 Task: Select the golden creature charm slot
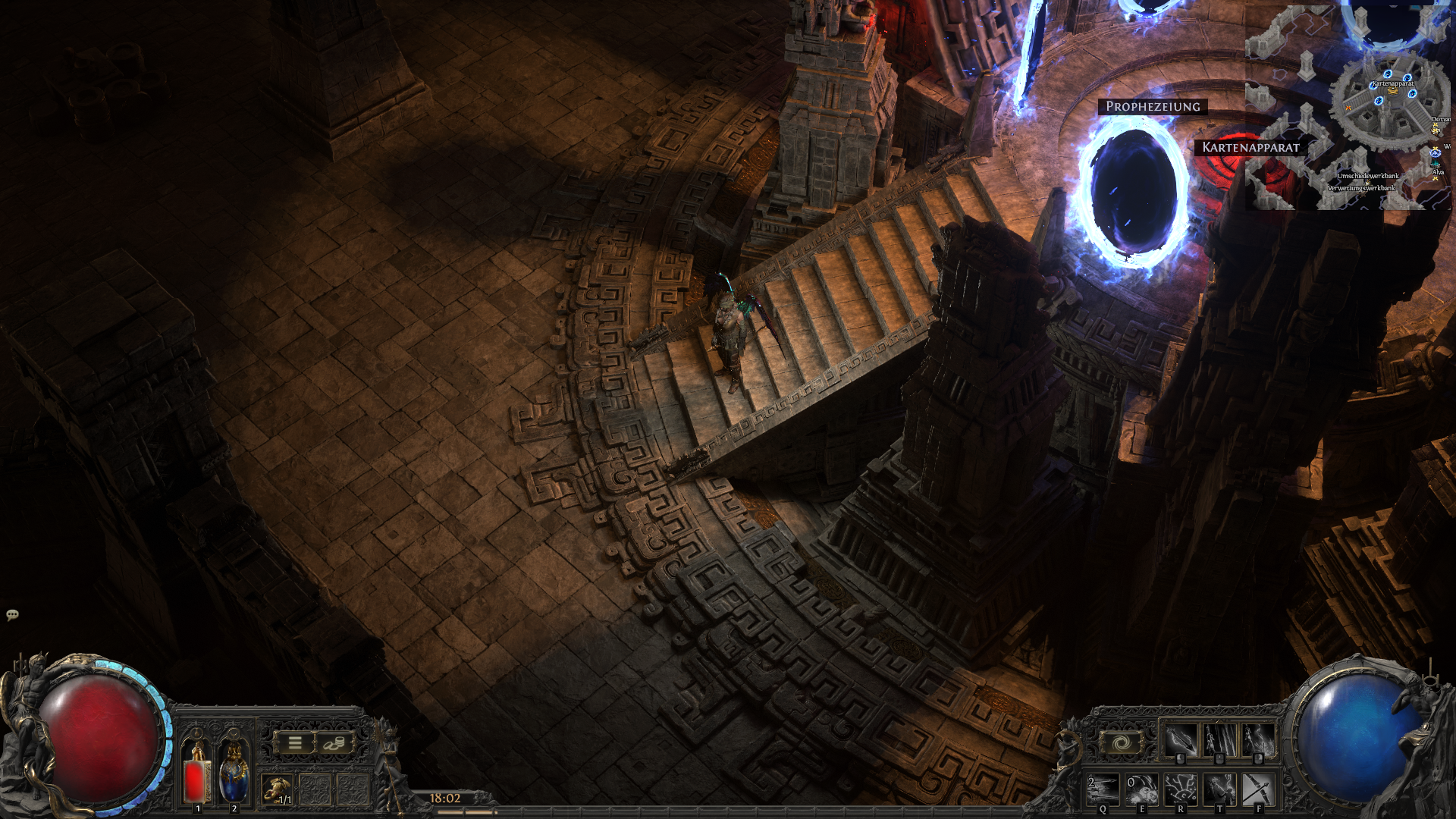pos(278,789)
